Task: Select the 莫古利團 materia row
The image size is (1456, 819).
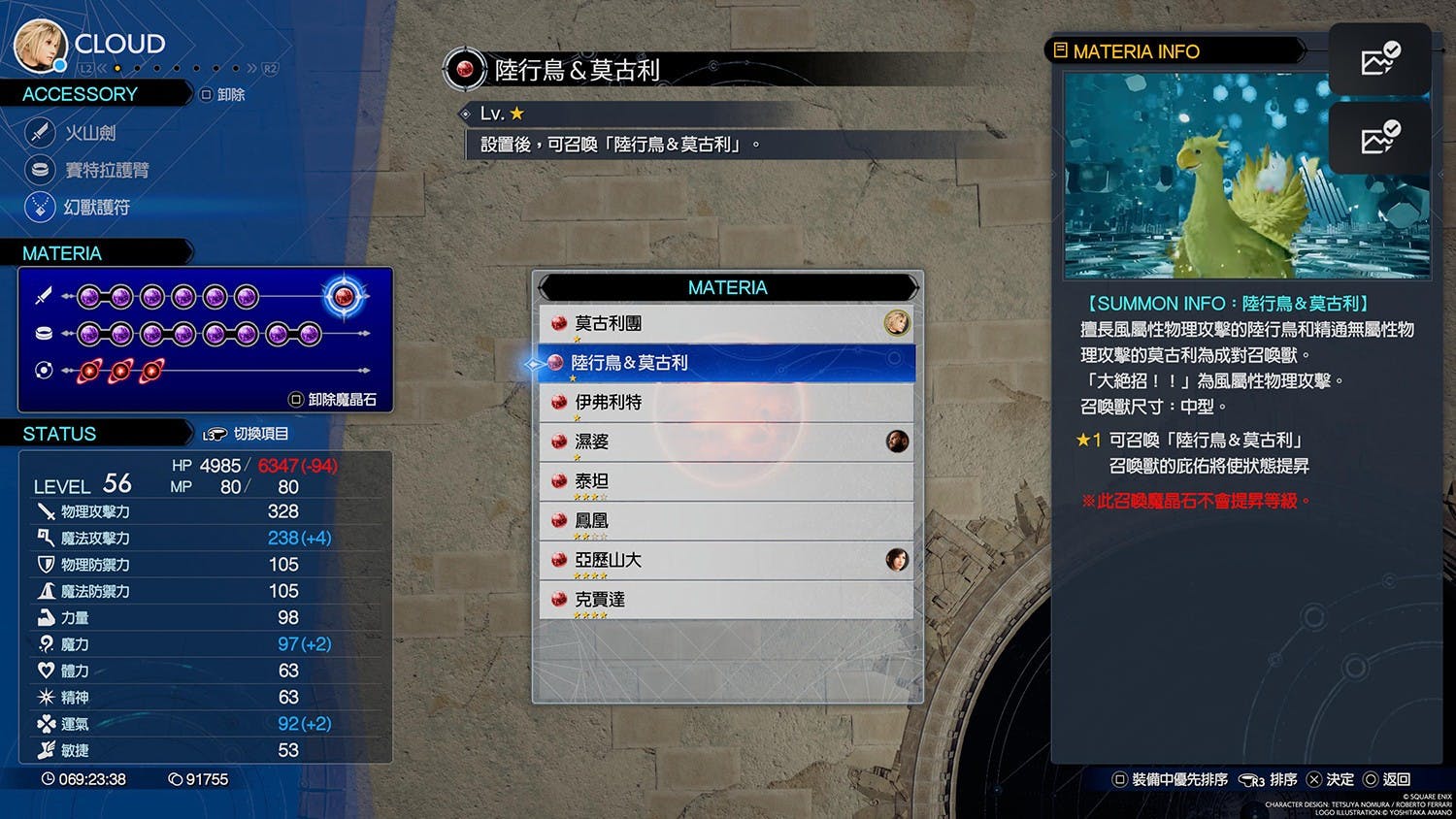Action: click(x=726, y=324)
